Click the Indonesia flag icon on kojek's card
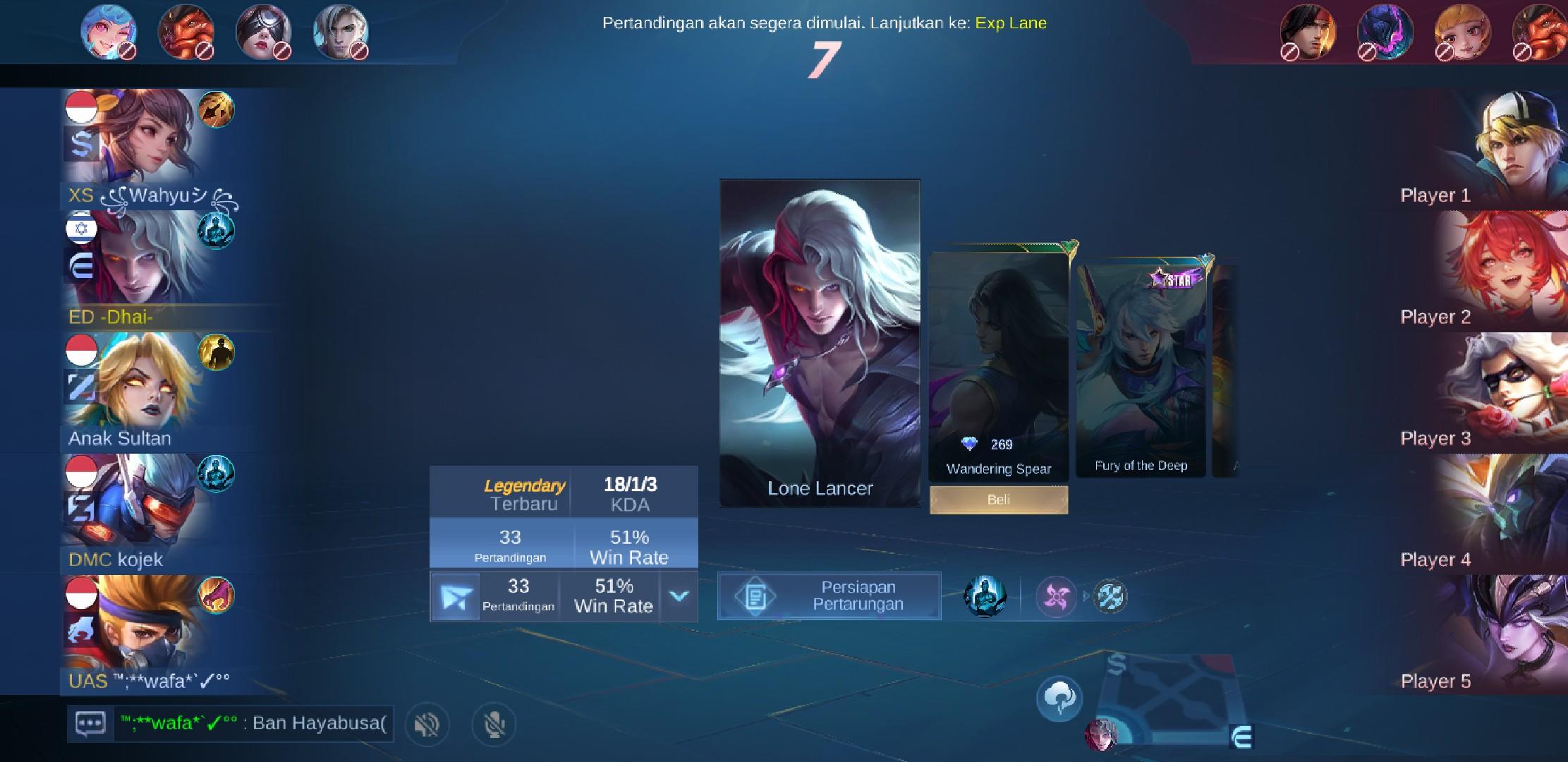The width and height of the screenshot is (1568, 762). click(81, 471)
